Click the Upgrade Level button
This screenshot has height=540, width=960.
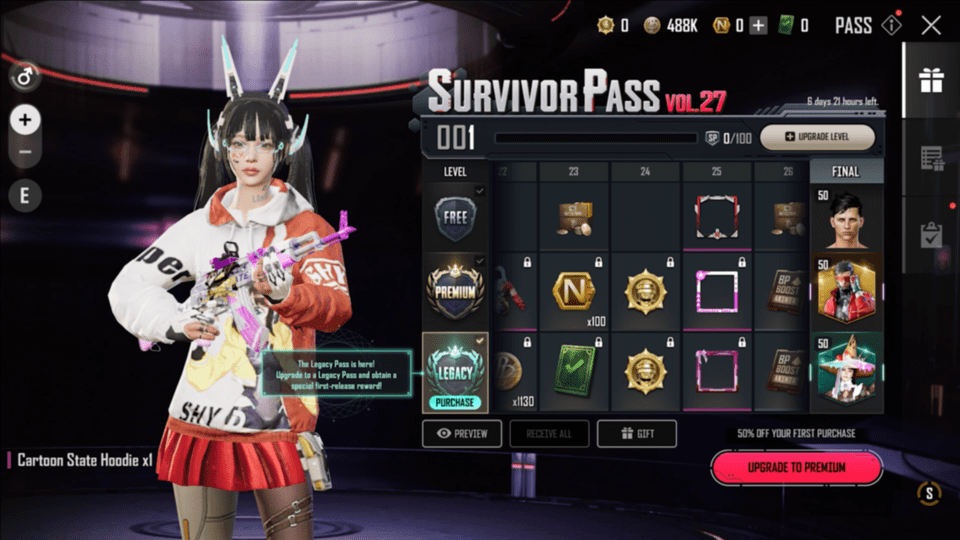click(x=817, y=137)
